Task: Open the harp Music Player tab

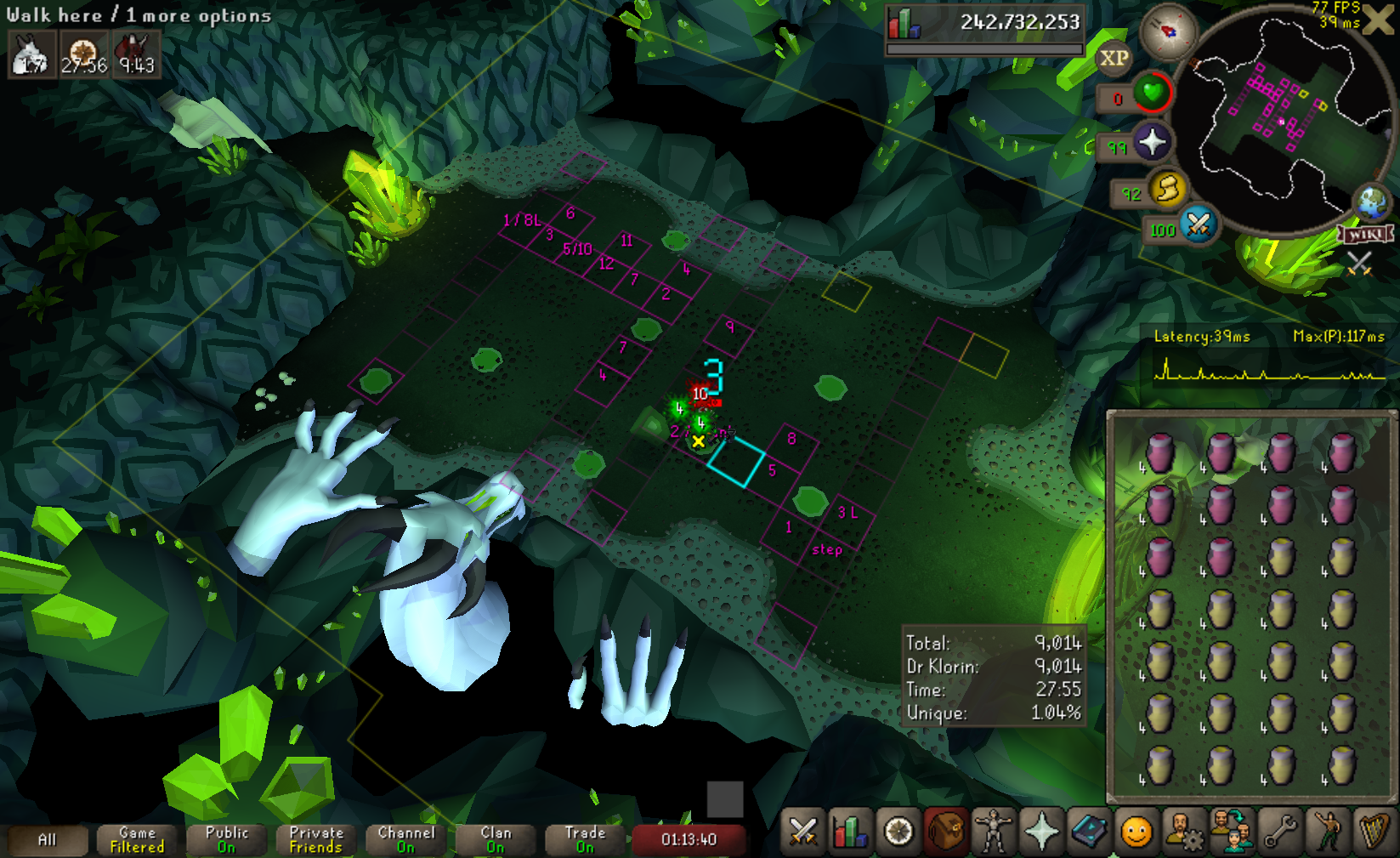Action: coord(1374,831)
